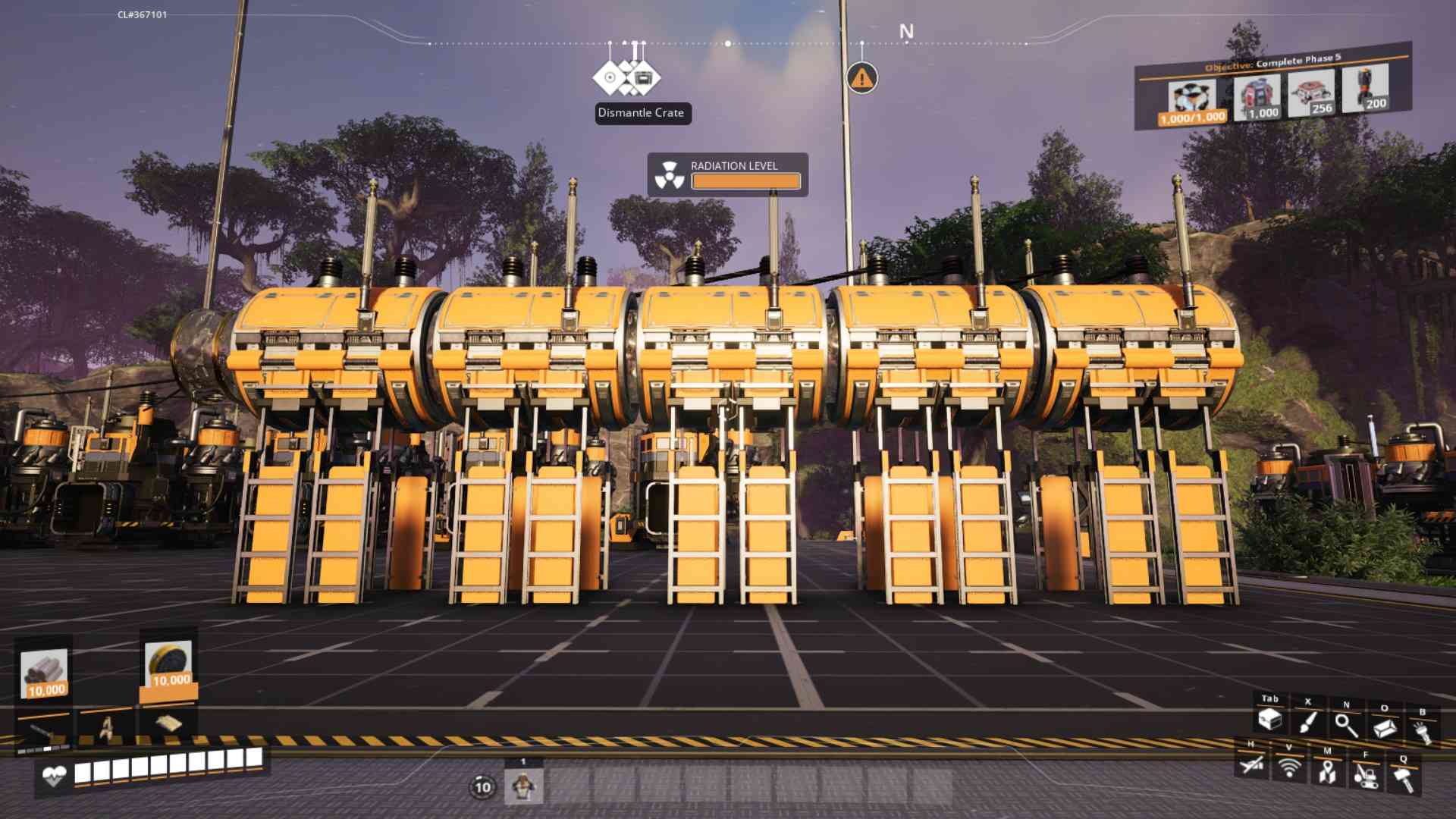Click the crossed-out plane icon
Screen dimensions: 1456x819
point(1250,765)
